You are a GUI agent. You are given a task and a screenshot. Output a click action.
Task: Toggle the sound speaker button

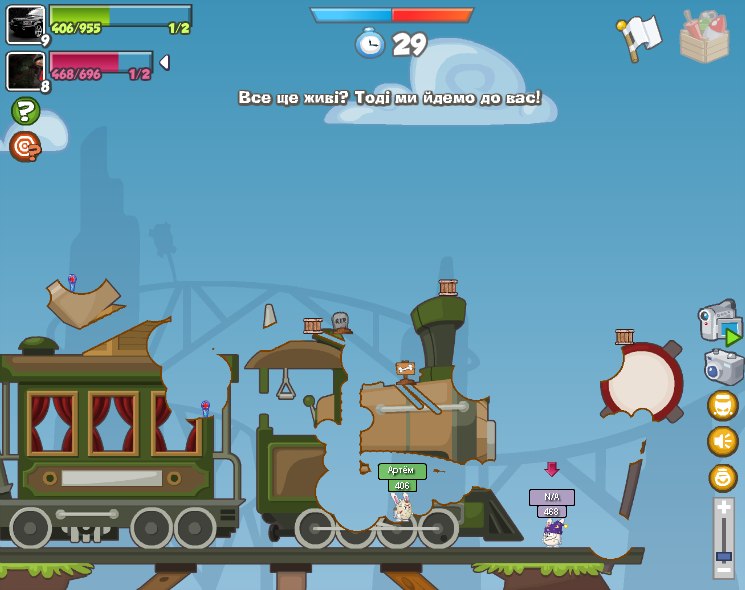(x=722, y=441)
